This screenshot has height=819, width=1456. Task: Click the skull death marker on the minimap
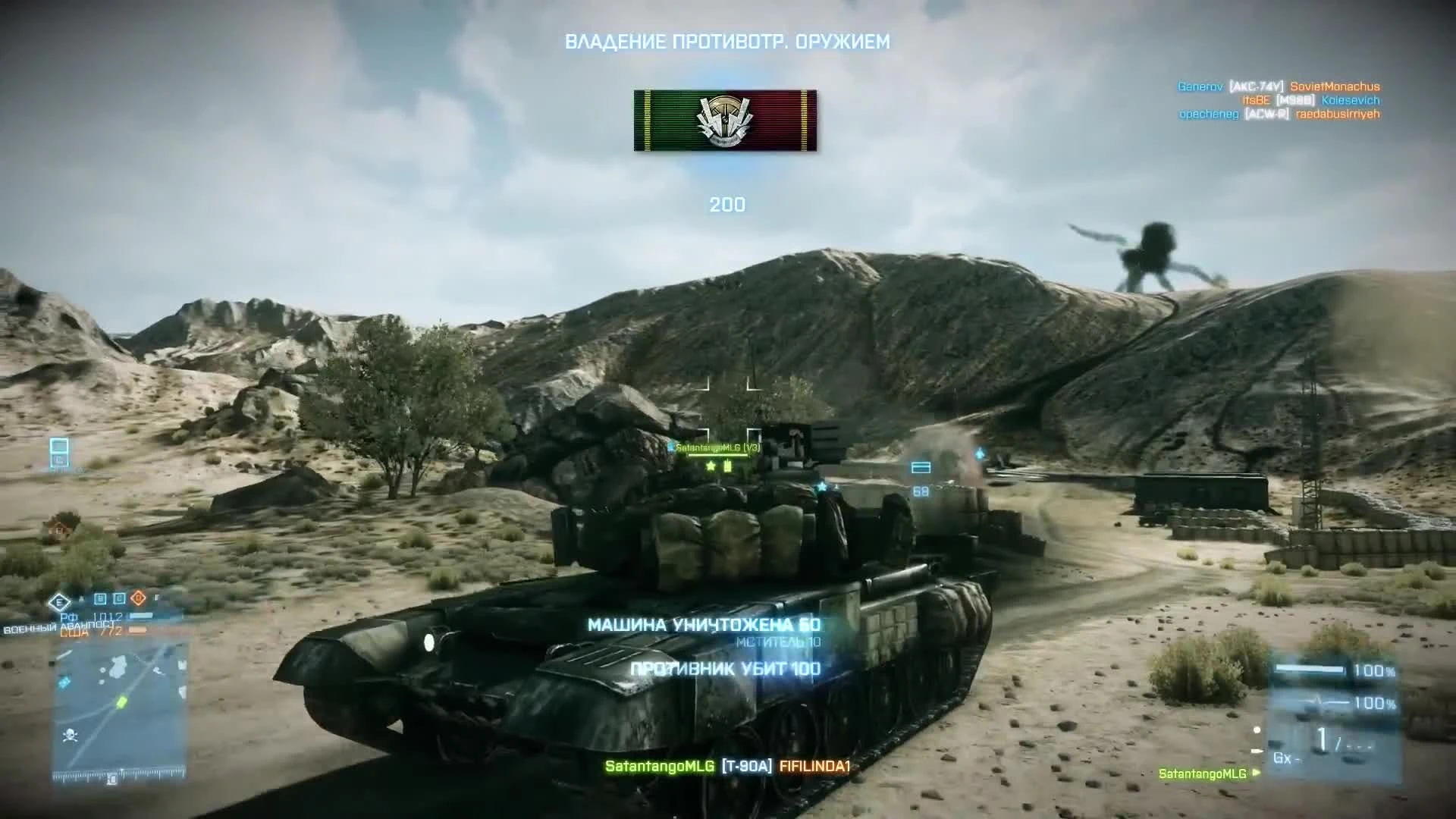(71, 735)
